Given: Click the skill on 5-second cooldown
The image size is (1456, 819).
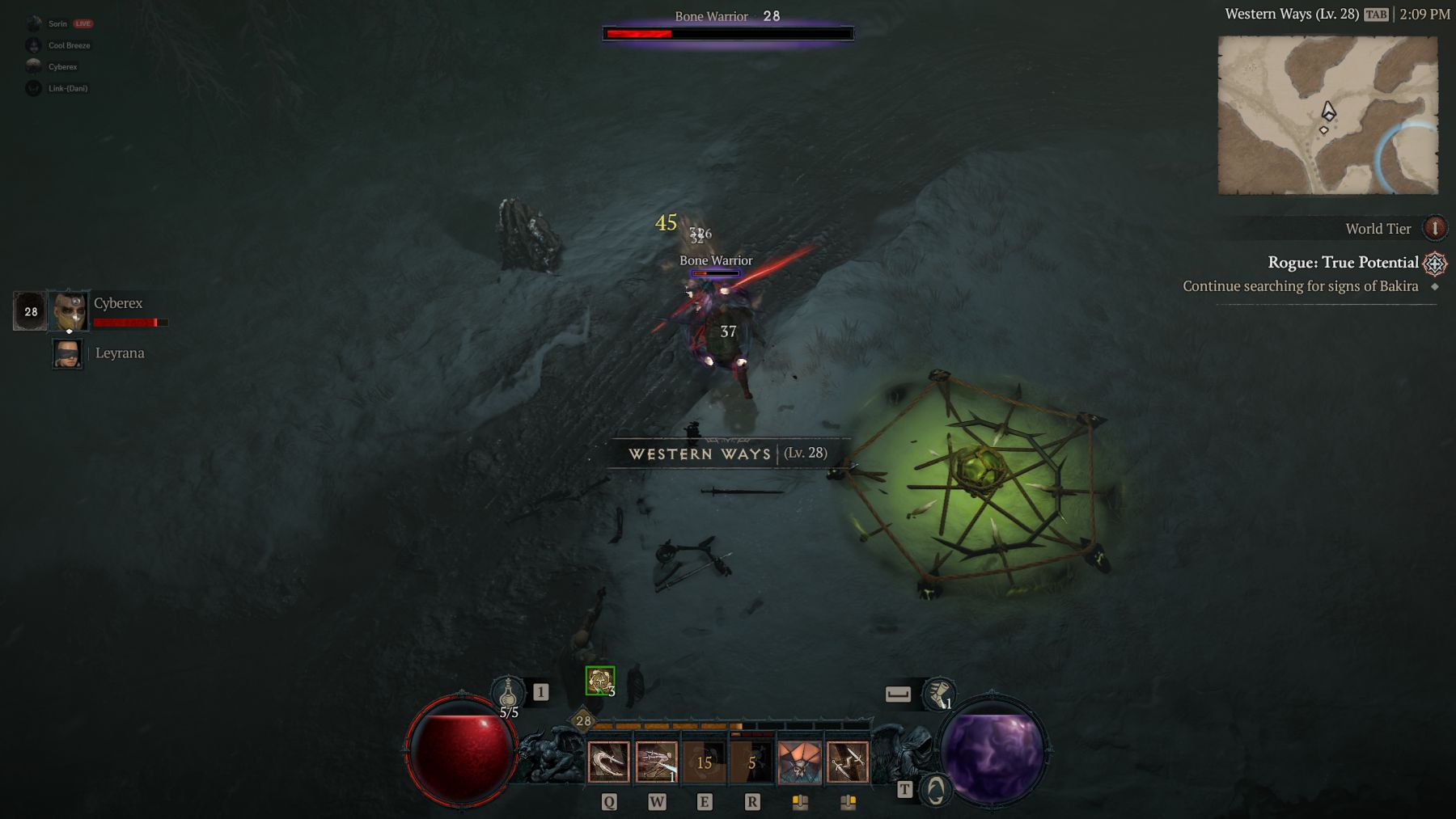Looking at the screenshot, I should [751, 762].
